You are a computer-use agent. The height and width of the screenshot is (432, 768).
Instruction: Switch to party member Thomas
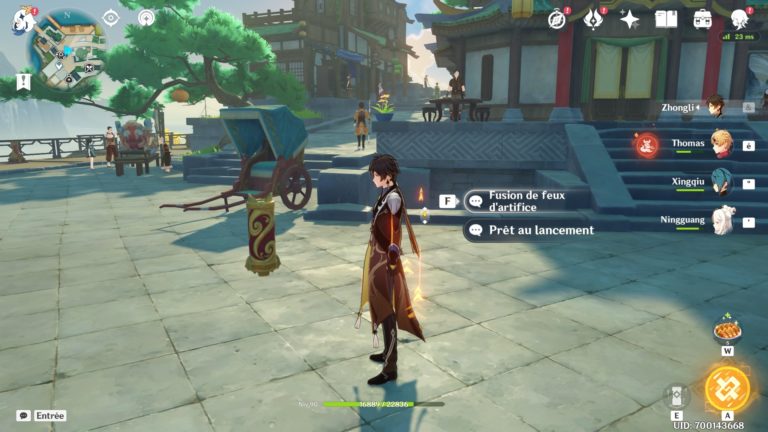coord(720,144)
